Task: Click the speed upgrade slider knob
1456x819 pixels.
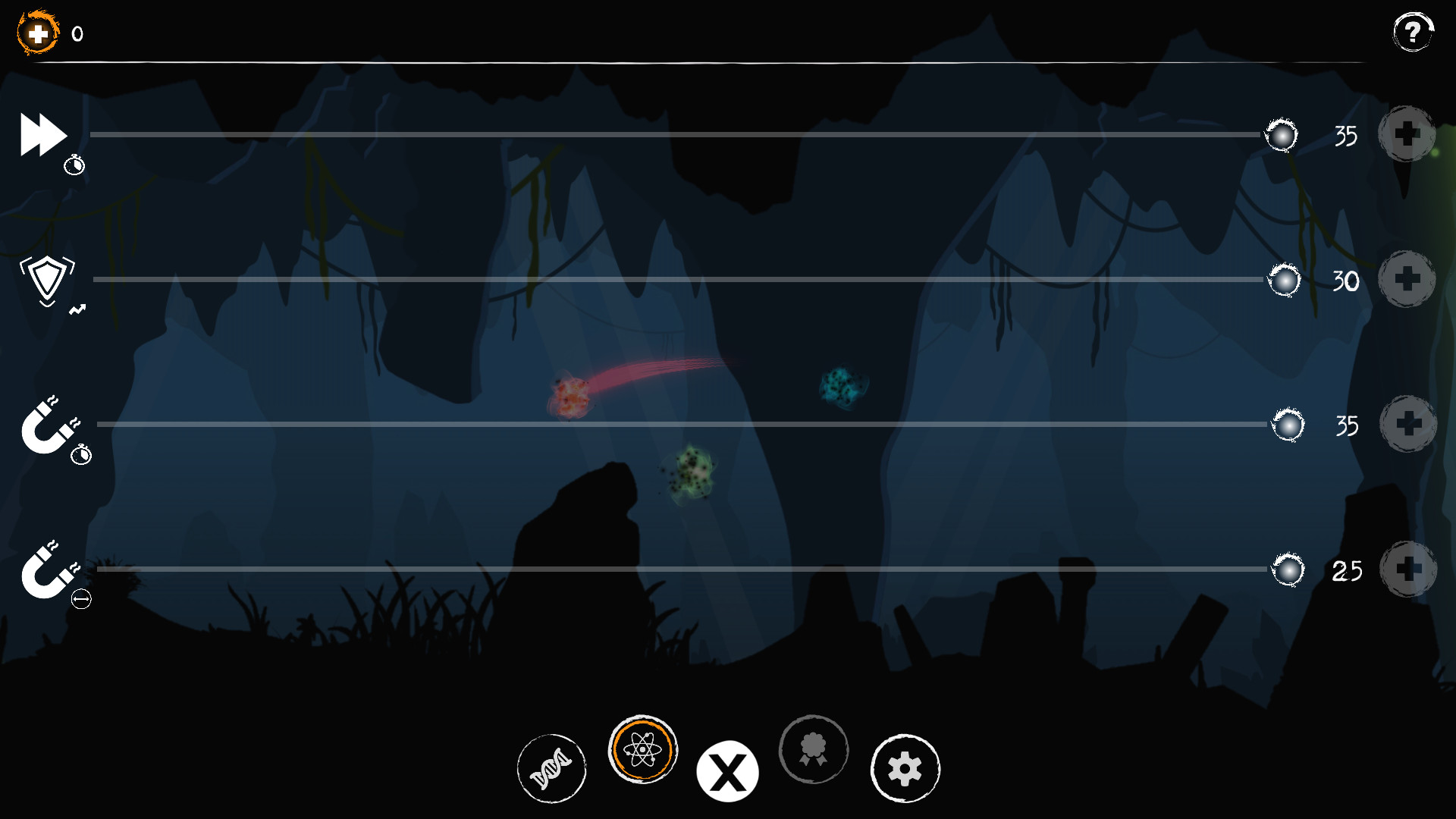Action: tap(1282, 135)
